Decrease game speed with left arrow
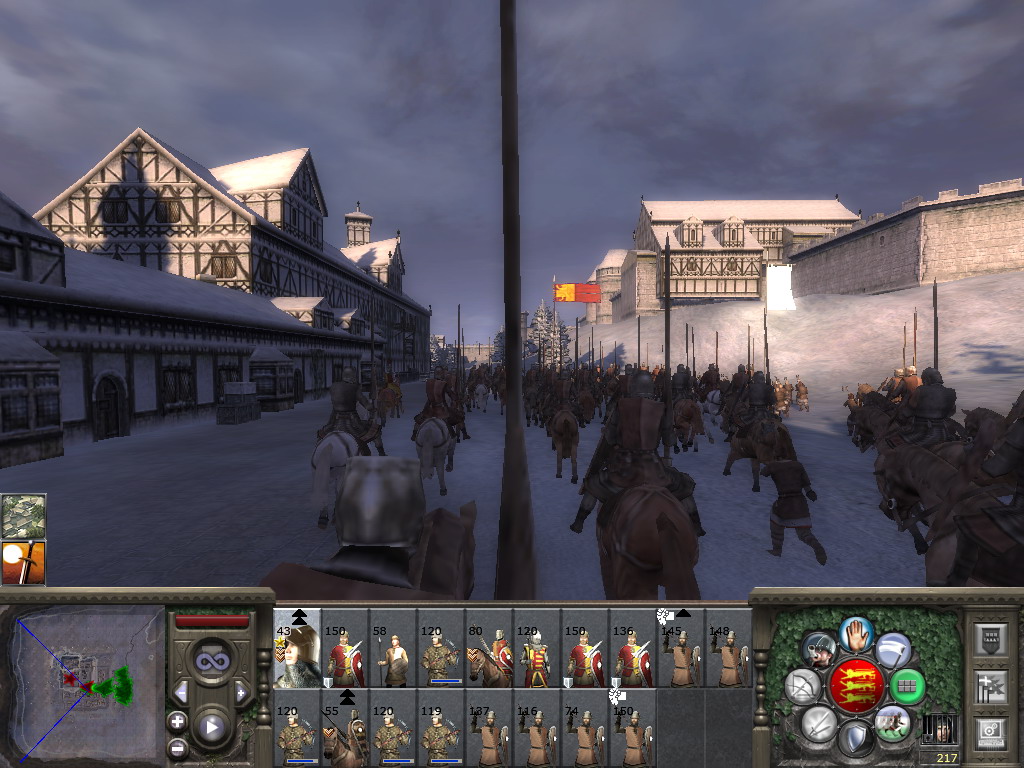The width and height of the screenshot is (1024, 768). point(181,692)
